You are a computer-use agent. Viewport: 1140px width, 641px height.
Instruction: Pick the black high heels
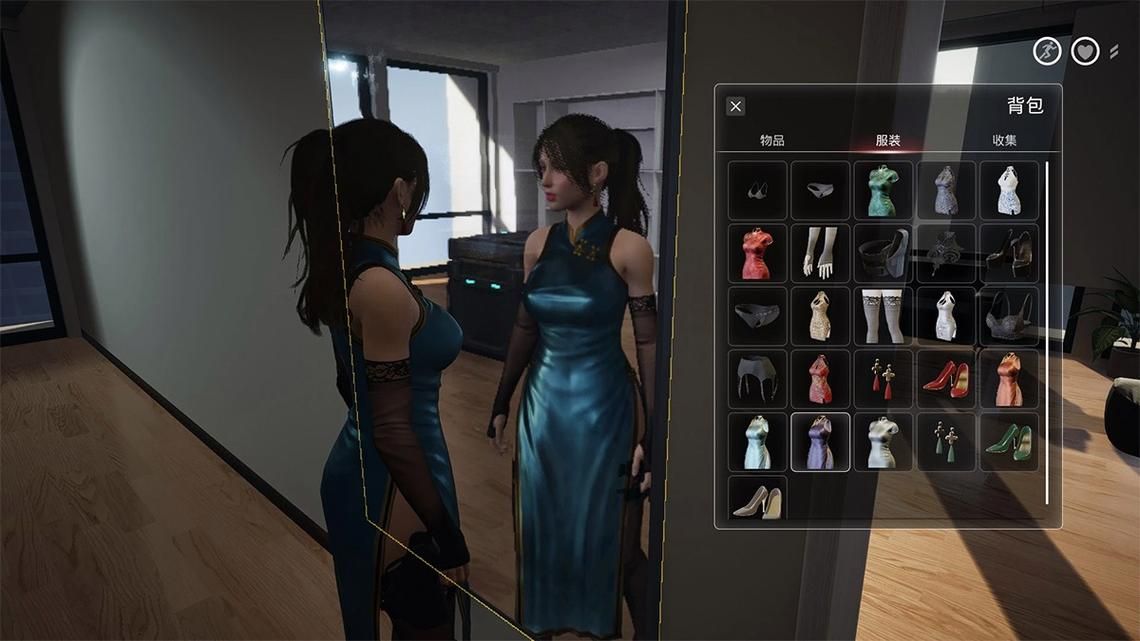(1008, 253)
